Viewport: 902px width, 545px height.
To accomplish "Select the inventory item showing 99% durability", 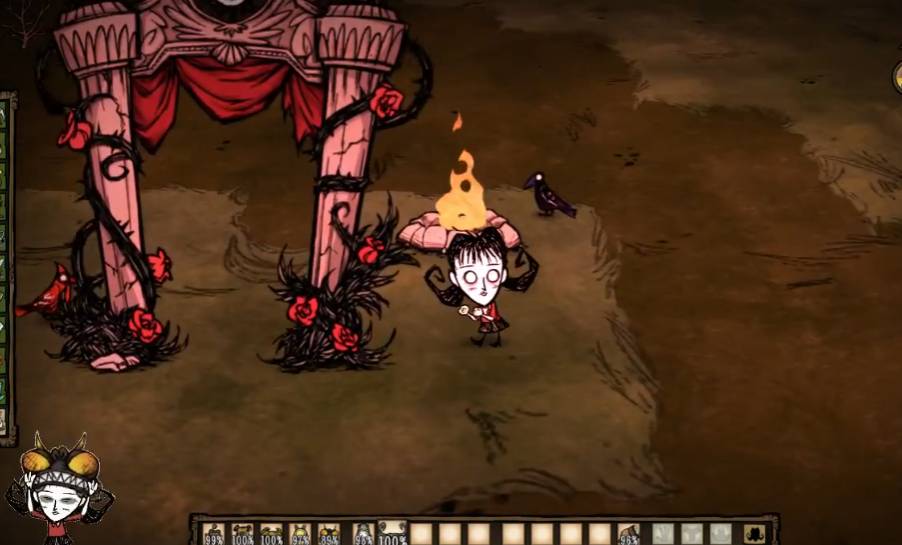I will pos(213,533).
